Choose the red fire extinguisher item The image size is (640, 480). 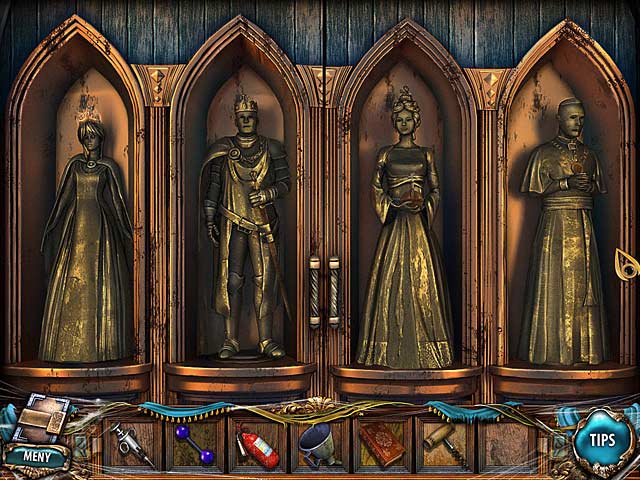click(x=258, y=445)
